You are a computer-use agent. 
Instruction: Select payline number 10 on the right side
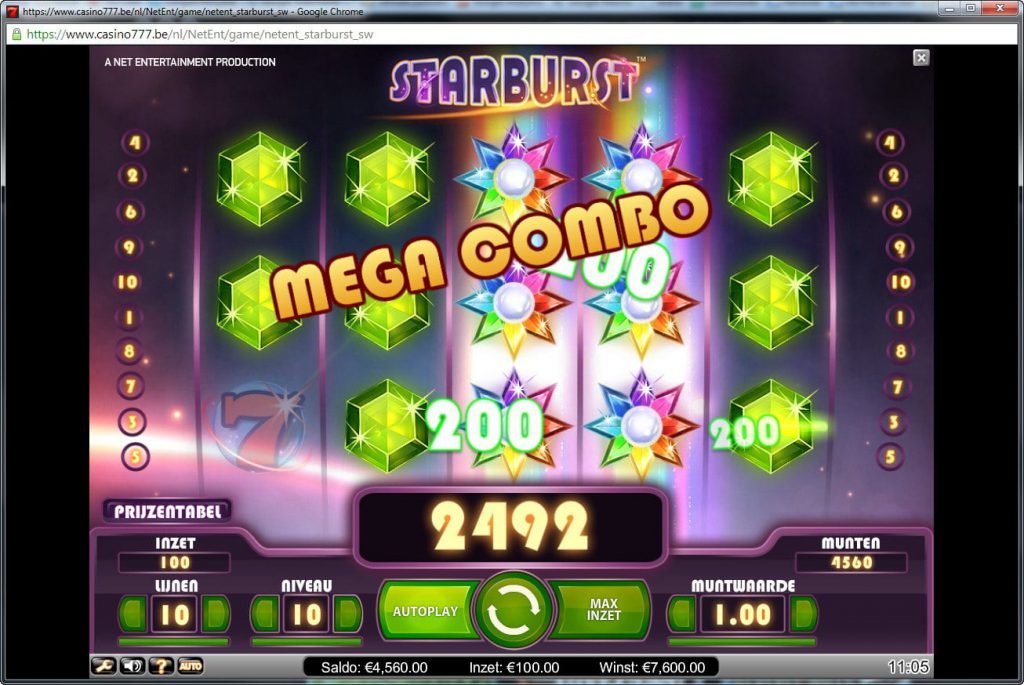[x=900, y=282]
